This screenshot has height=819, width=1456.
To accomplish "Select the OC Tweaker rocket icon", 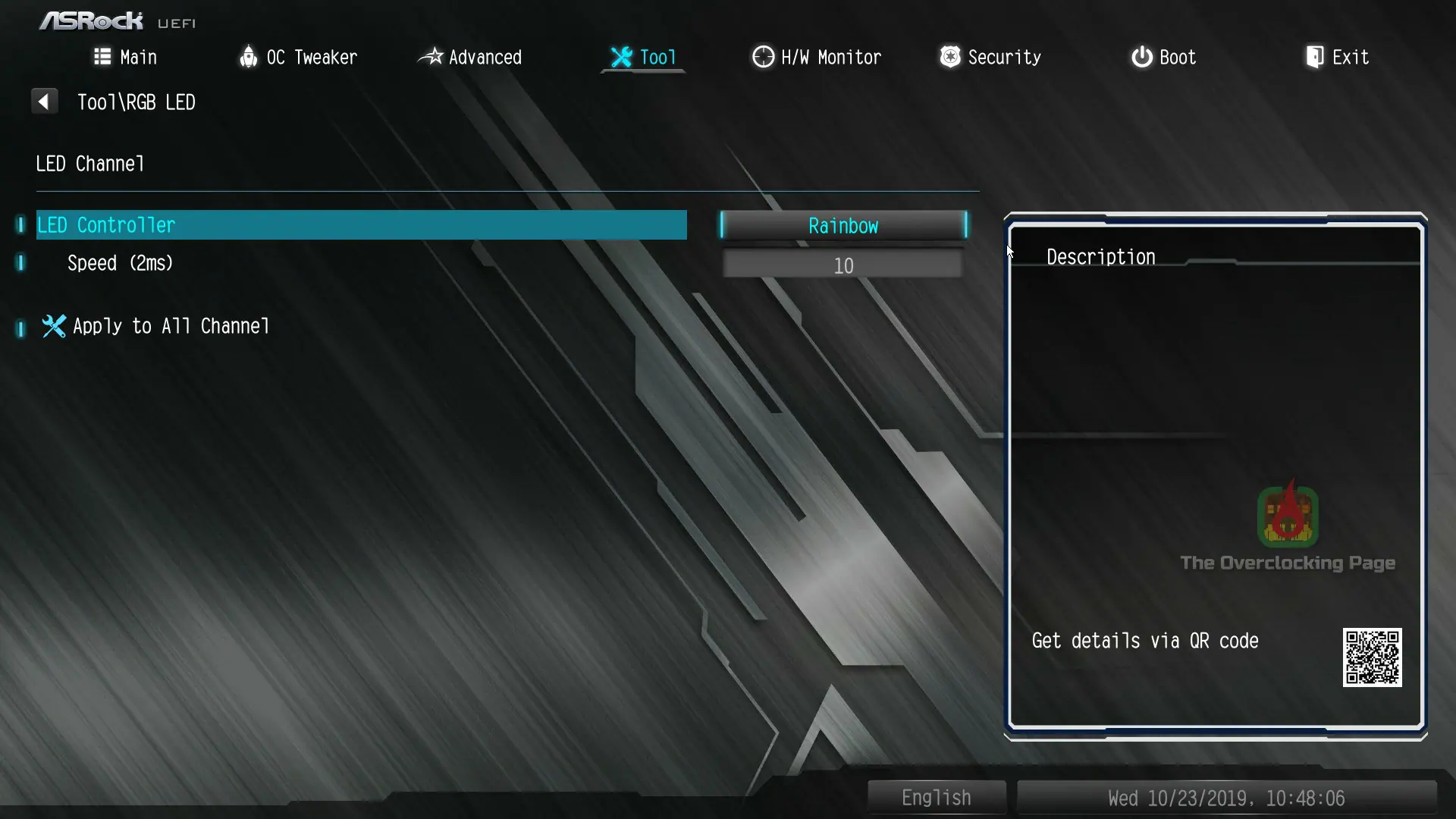I will point(248,57).
